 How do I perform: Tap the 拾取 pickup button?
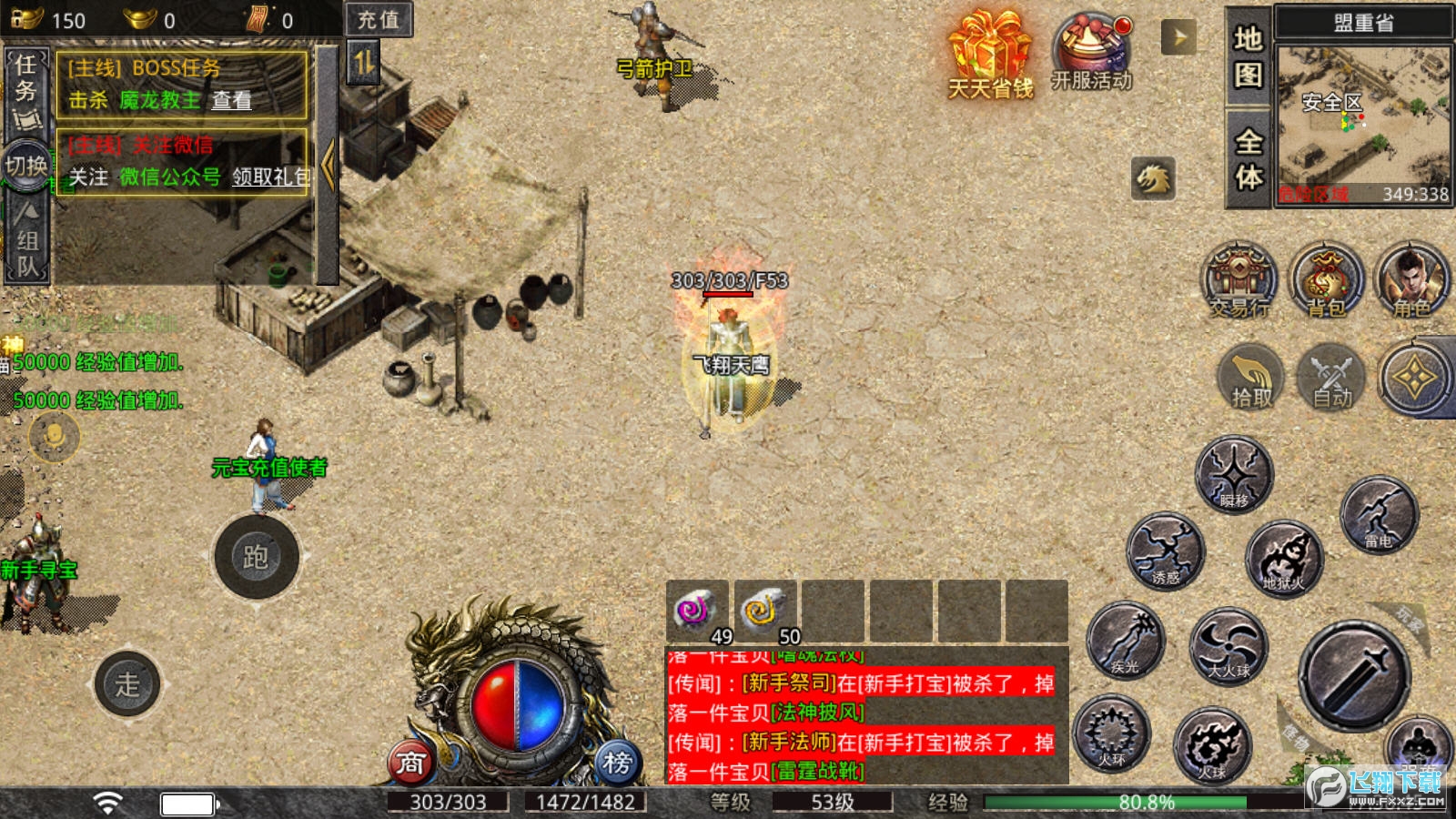pyautogui.click(x=1251, y=378)
